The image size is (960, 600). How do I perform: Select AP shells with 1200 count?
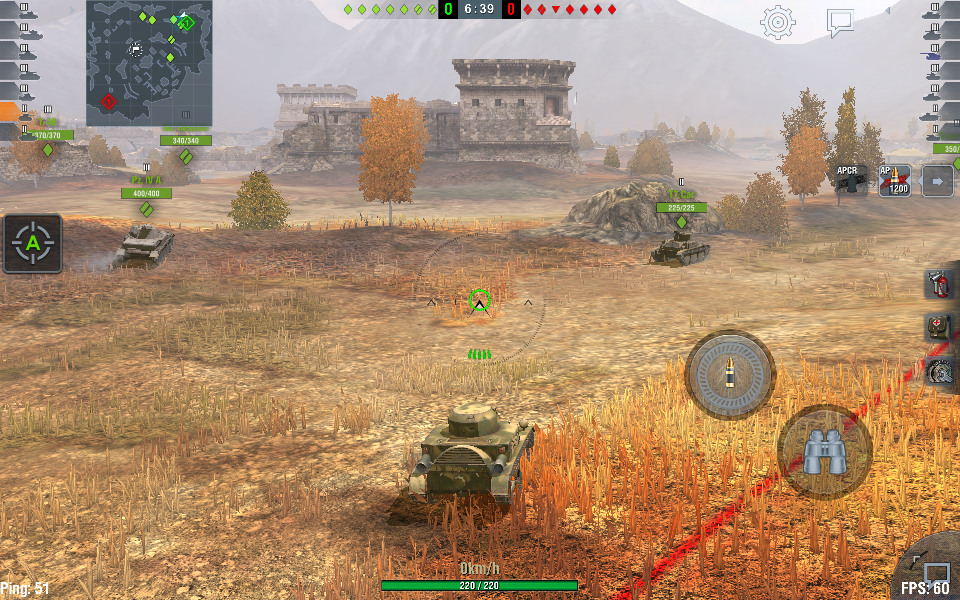[895, 180]
